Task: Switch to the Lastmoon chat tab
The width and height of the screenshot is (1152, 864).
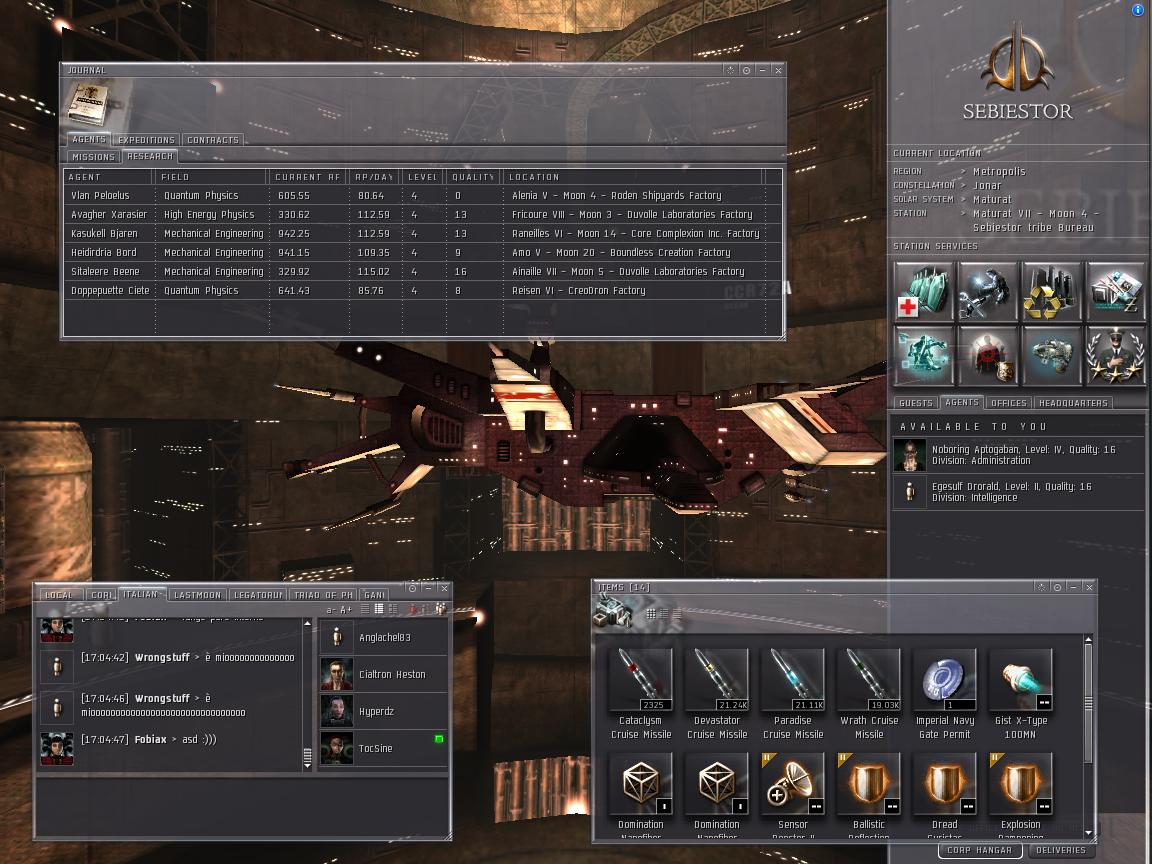Action: point(196,595)
